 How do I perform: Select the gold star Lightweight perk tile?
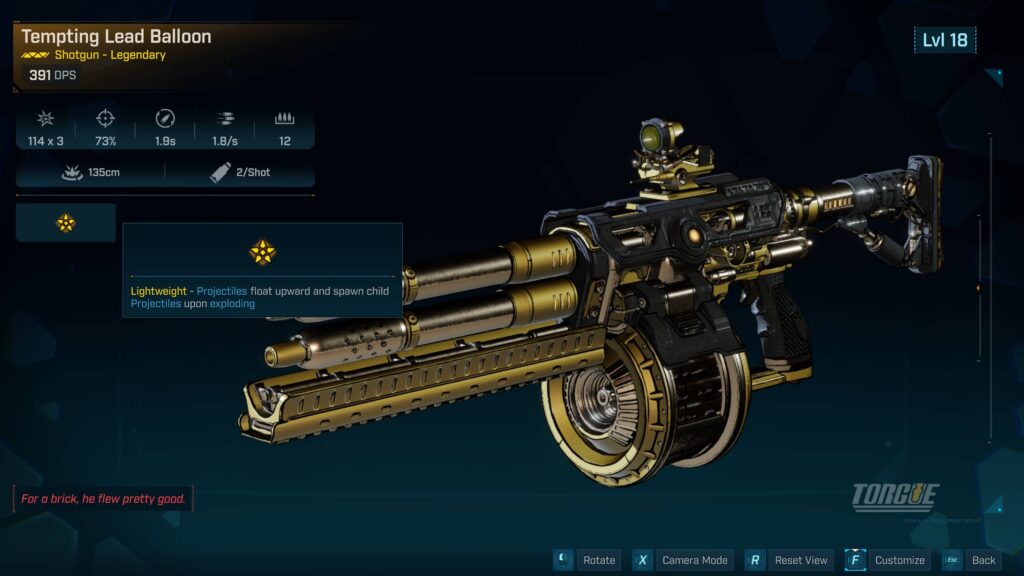[x=66, y=223]
